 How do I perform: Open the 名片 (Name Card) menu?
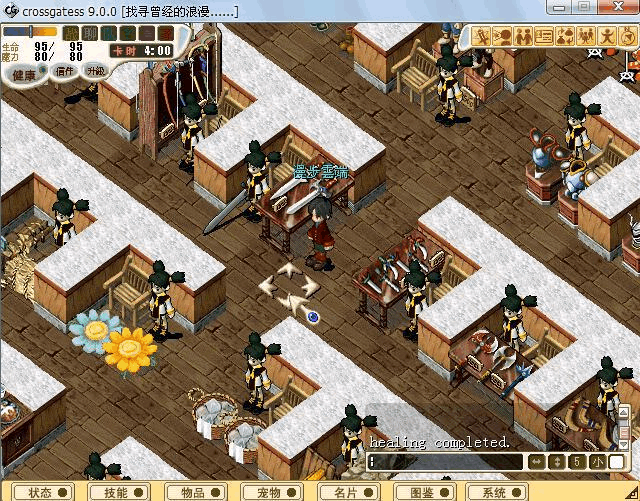coord(350,492)
